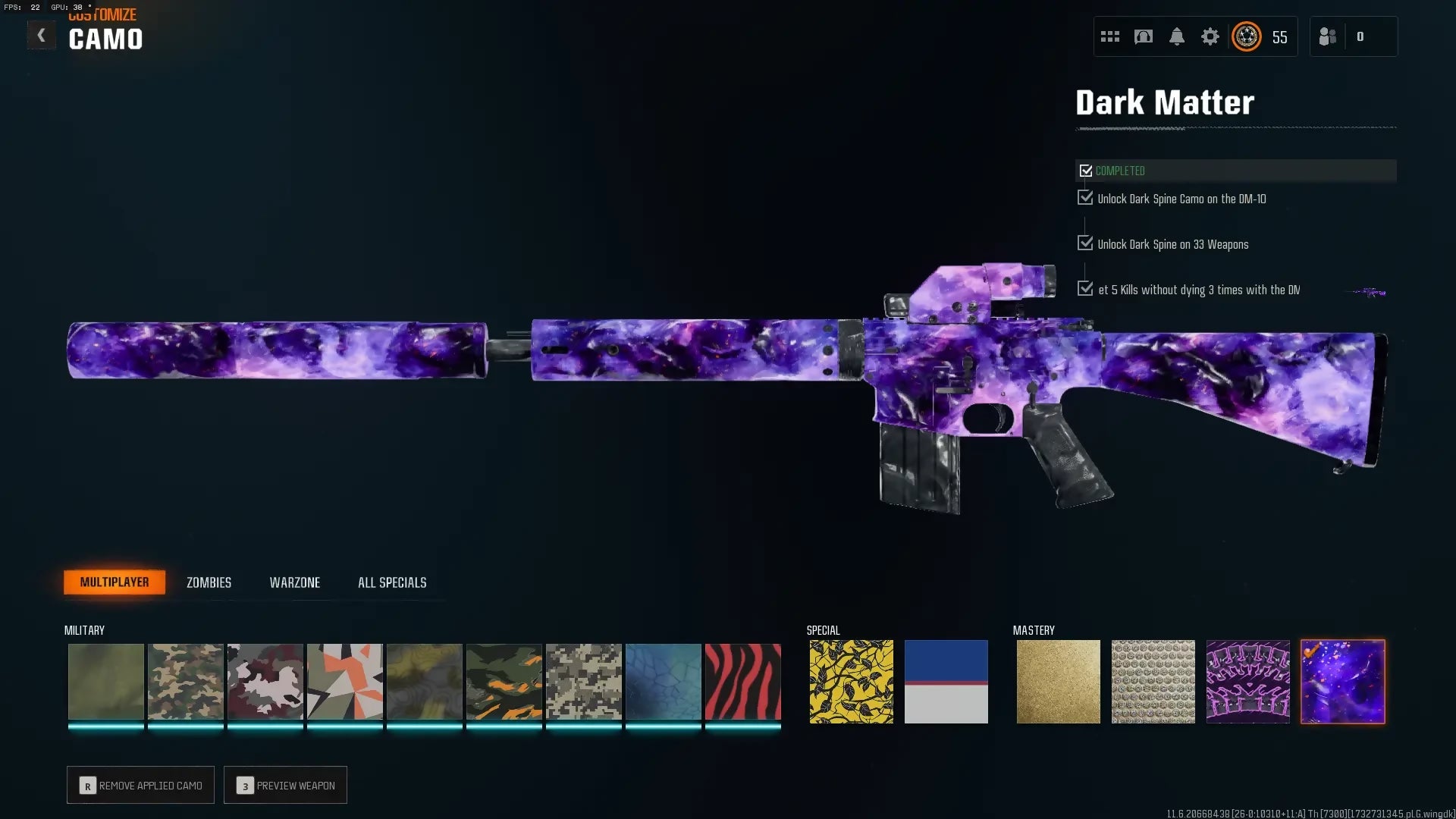Choose the Dark Matter purple galaxy camo
The image size is (1456, 819).
[x=1342, y=682]
